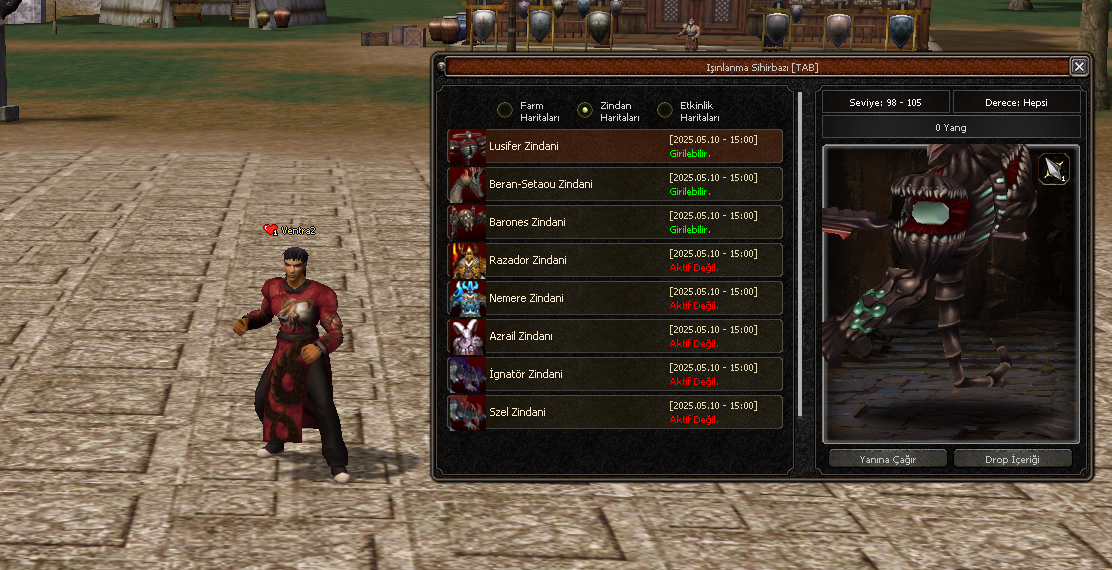This screenshot has width=1112, height=570.
Task: Choose Barones Zindani dungeon
Action: [x=615, y=222]
